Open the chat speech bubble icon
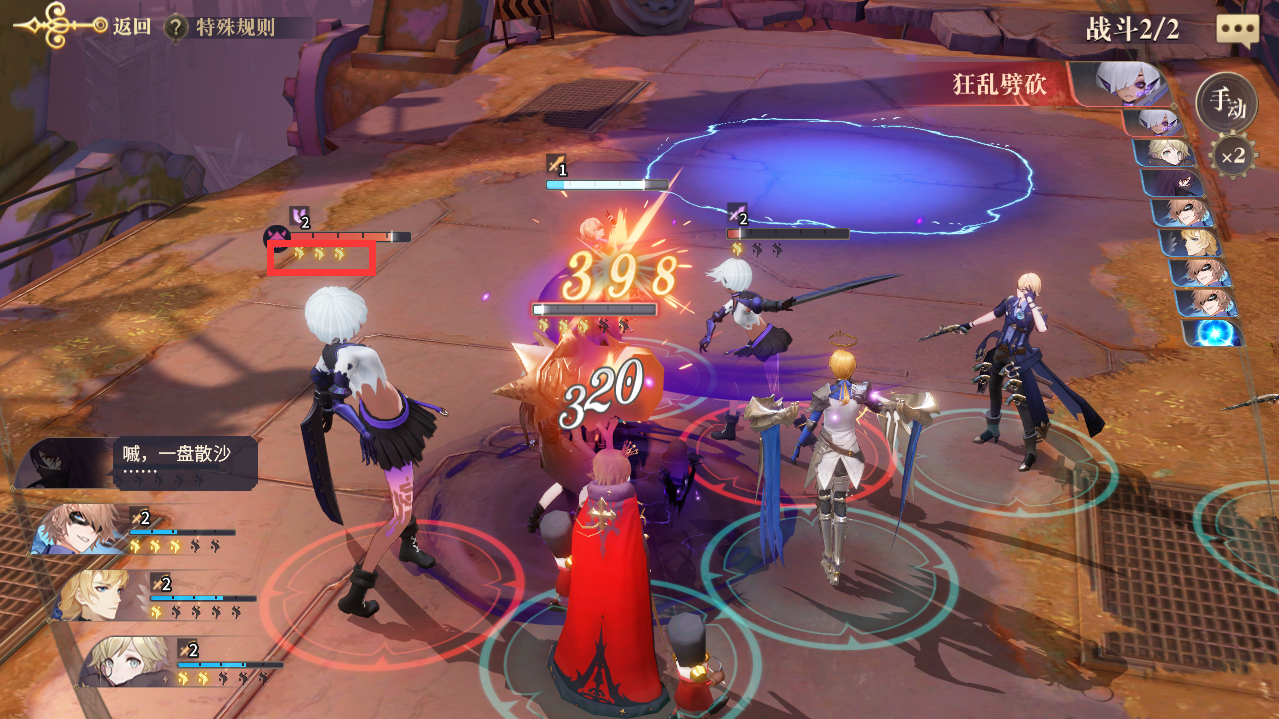Viewport: 1279px width, 719px height. [1237, 28]
